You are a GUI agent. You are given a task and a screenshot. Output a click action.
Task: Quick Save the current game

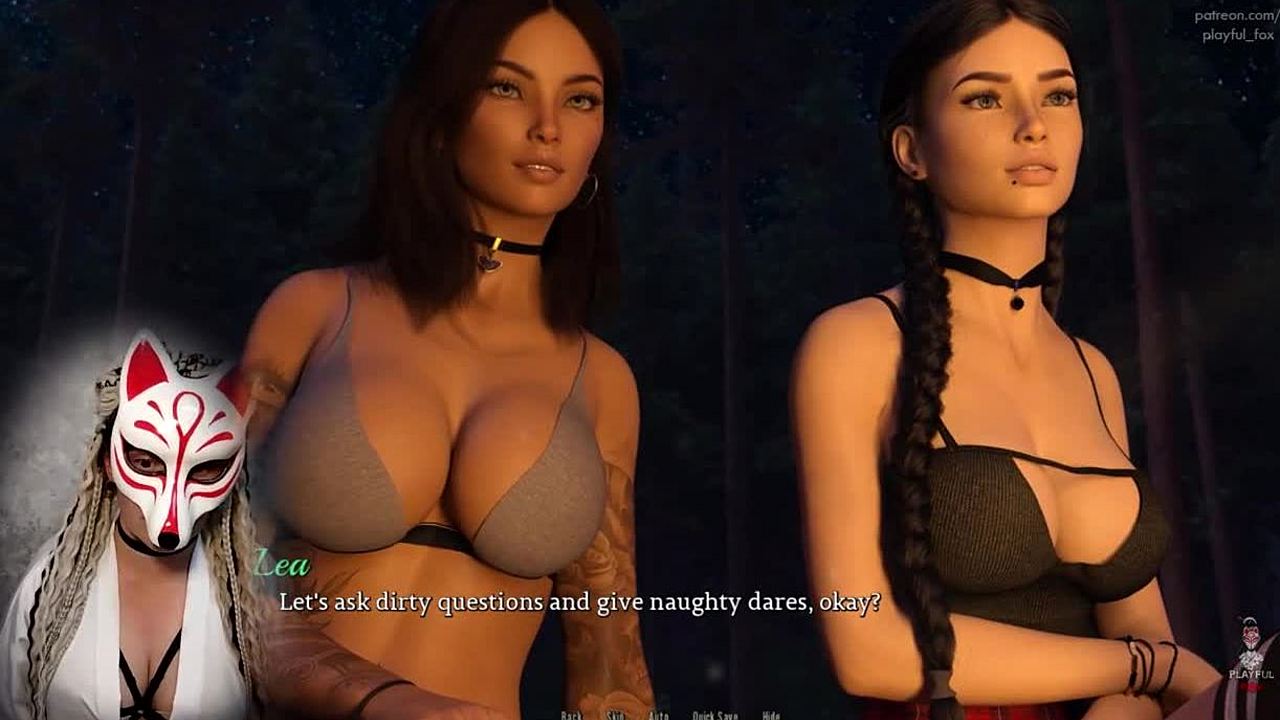716,715
